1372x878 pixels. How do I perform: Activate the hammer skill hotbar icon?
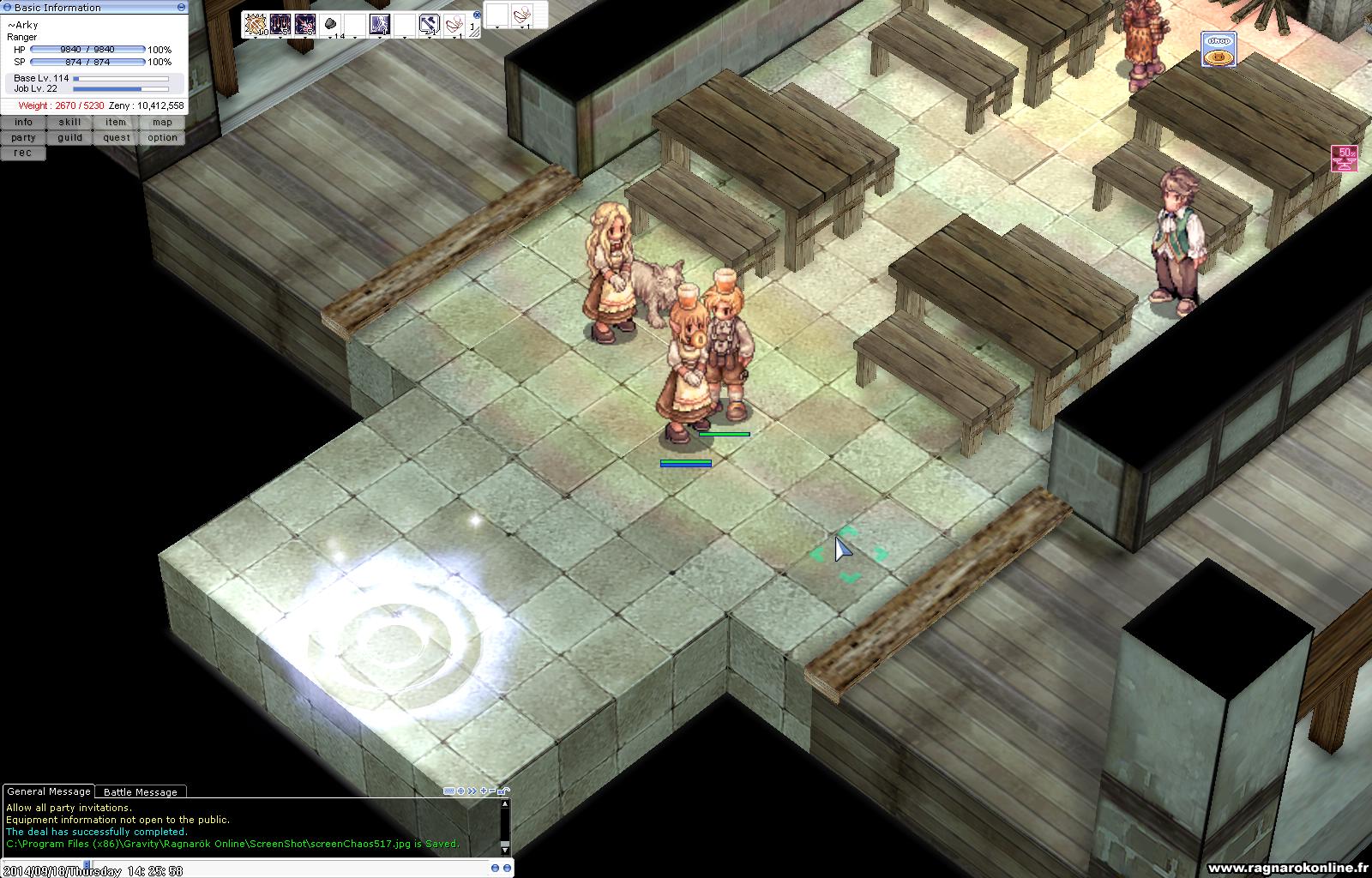430,25
